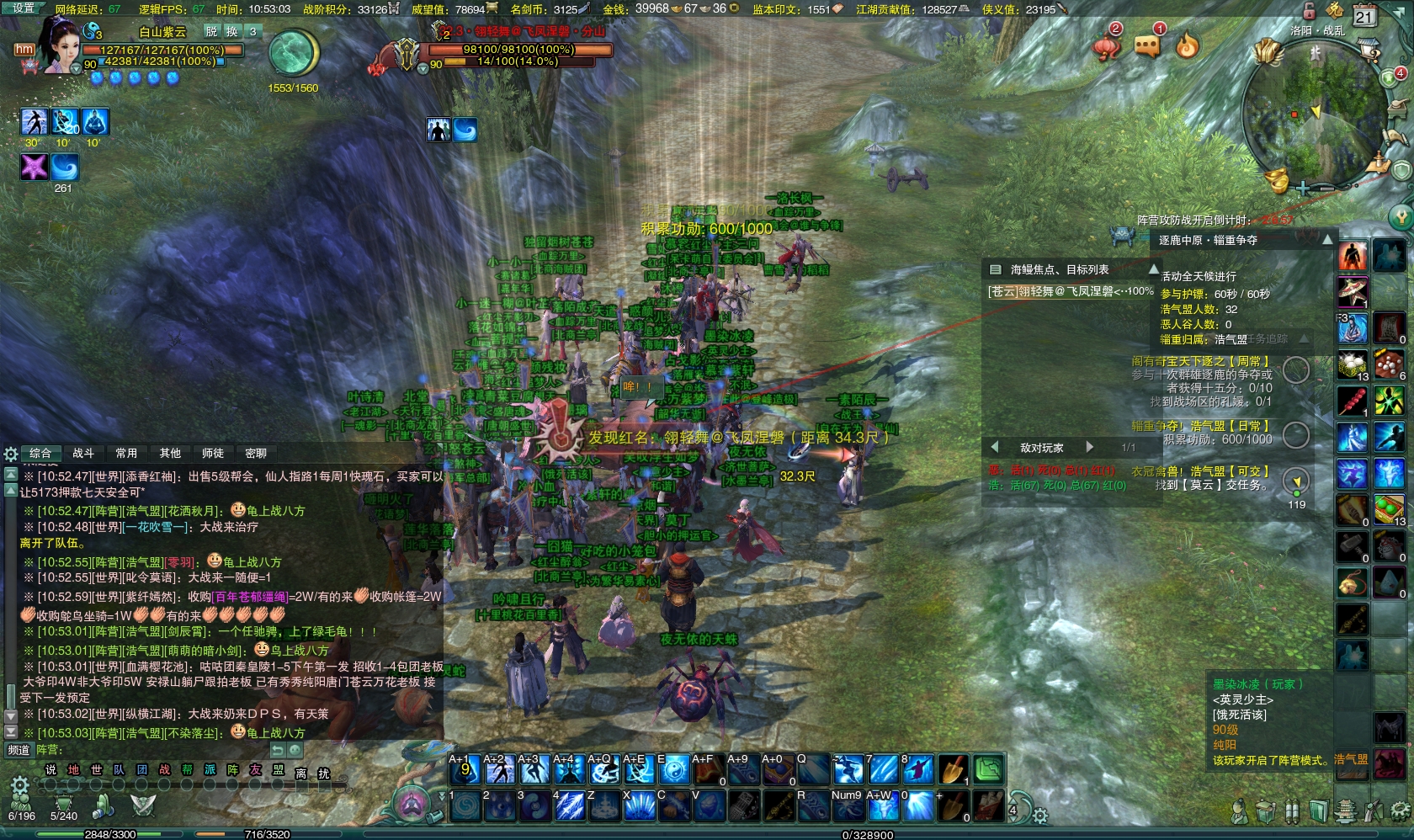Click the 频道 channel selector button
This screenshot has width=1414, height=840.
point(19,750)
